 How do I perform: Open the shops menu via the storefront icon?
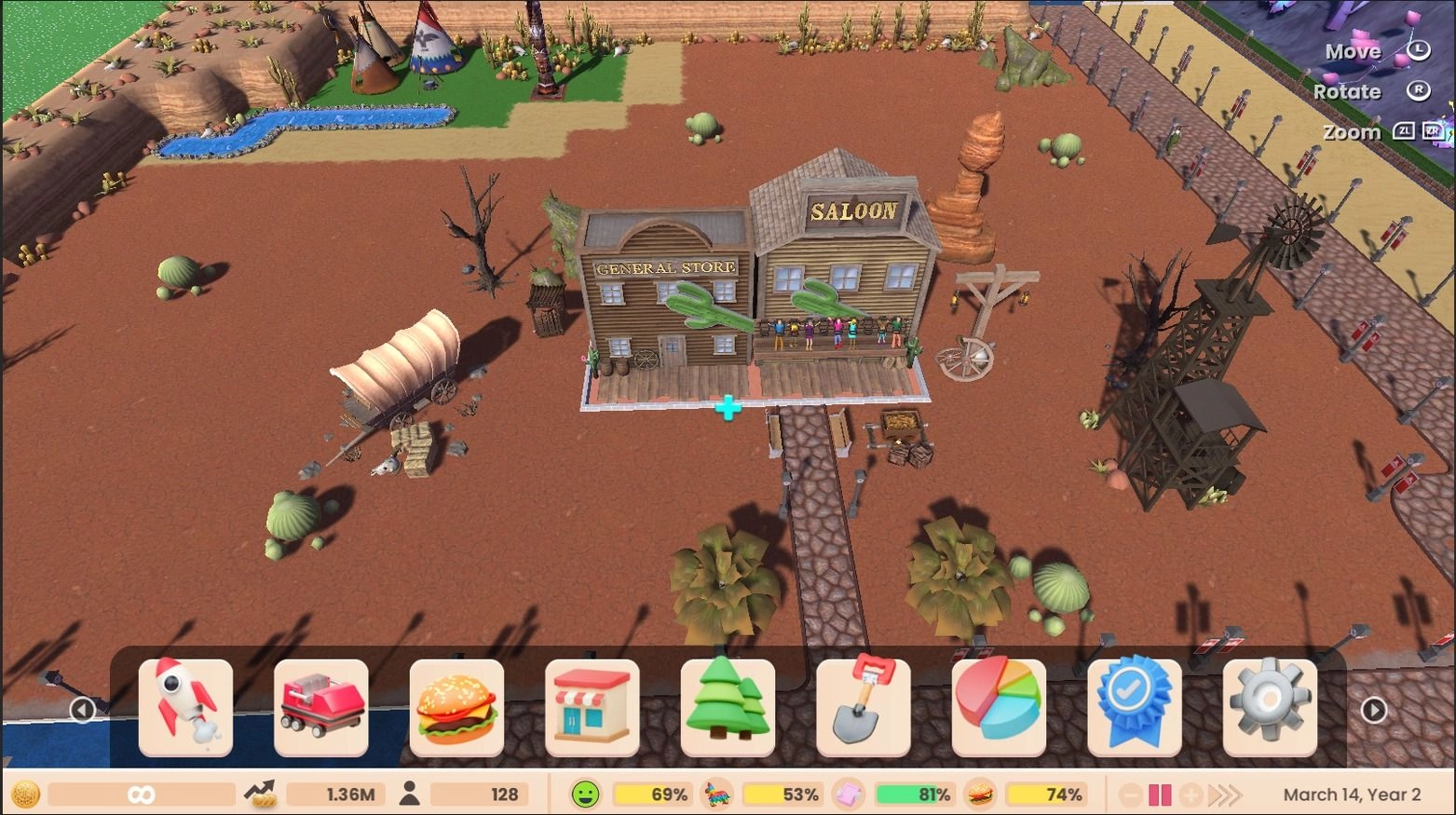coord(593,706)
